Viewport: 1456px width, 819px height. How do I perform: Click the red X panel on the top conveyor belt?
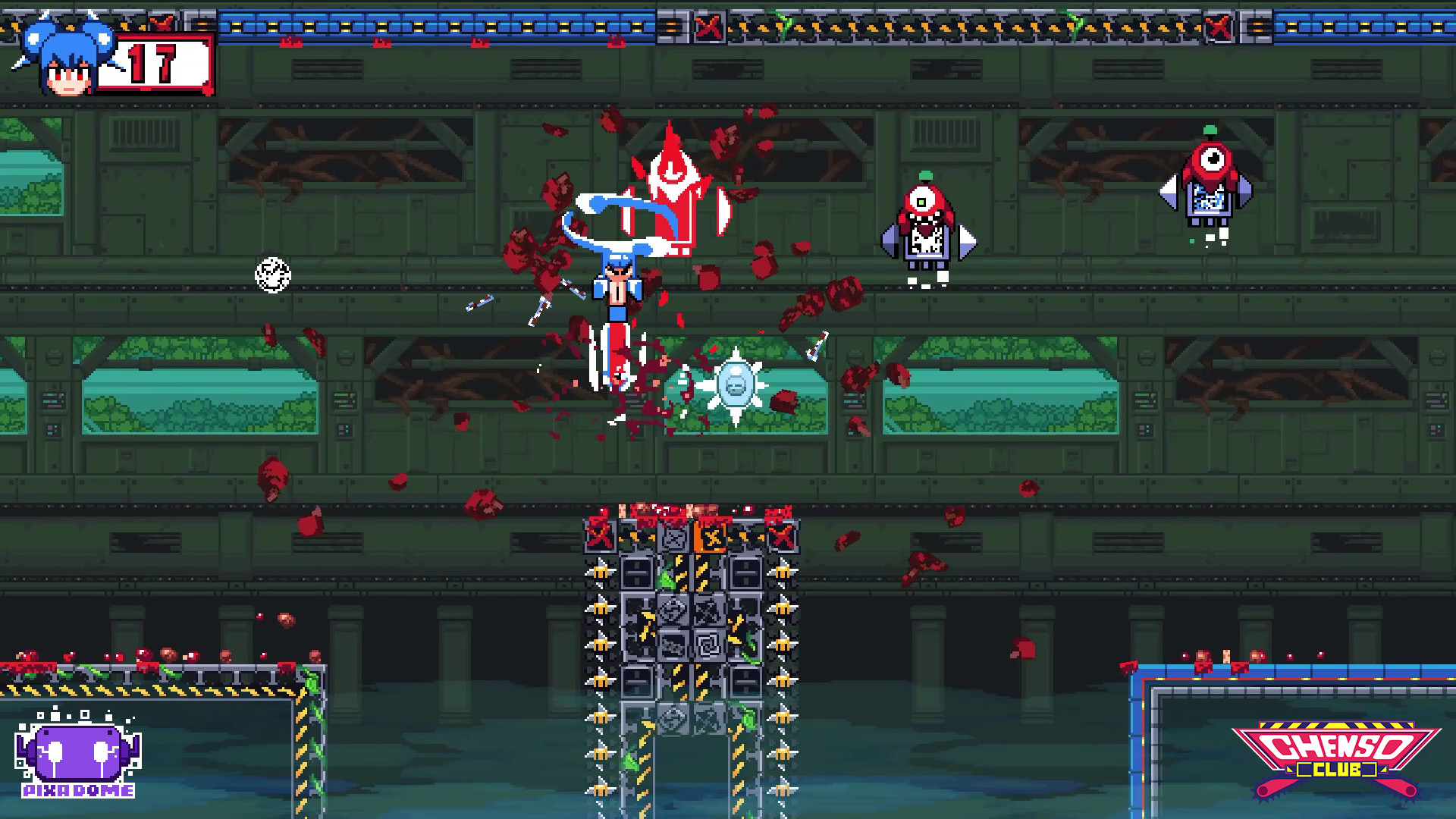[x=708, y=25]
